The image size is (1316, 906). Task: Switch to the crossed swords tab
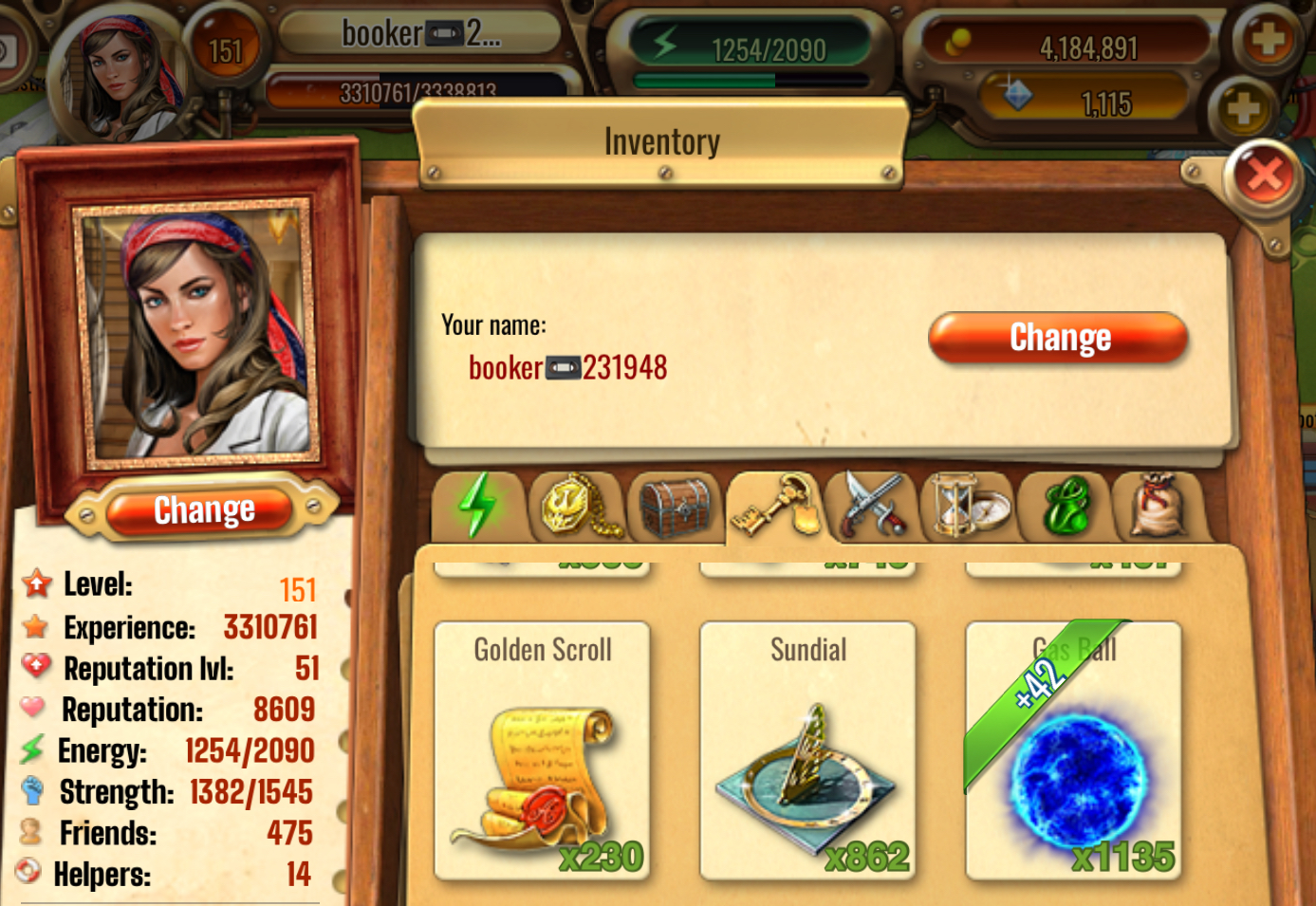(872, 507)
